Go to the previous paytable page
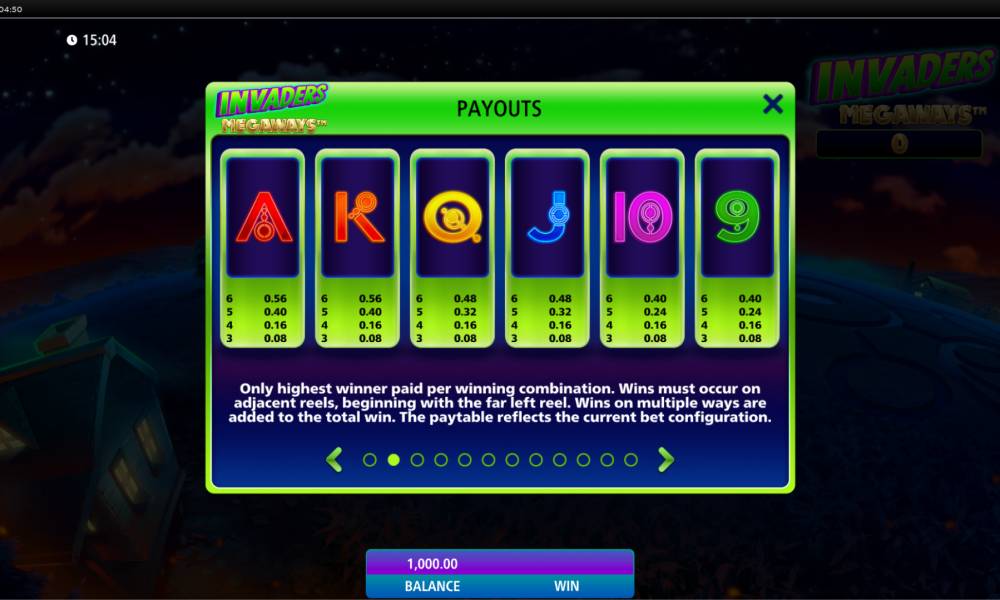Screen dimensions: 1000x600 coord(335,460)
